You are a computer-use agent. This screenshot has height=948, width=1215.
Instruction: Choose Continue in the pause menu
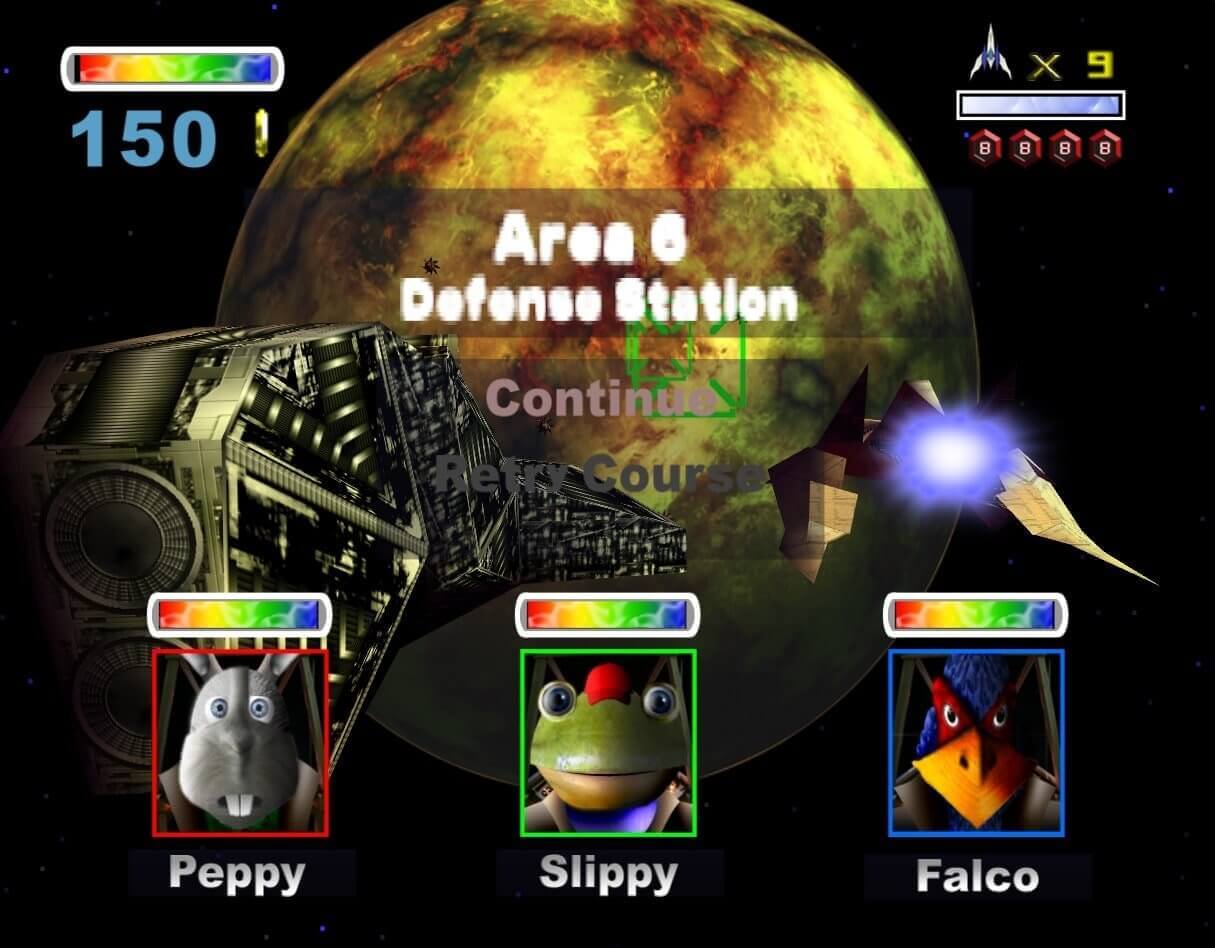pos(600,398)
